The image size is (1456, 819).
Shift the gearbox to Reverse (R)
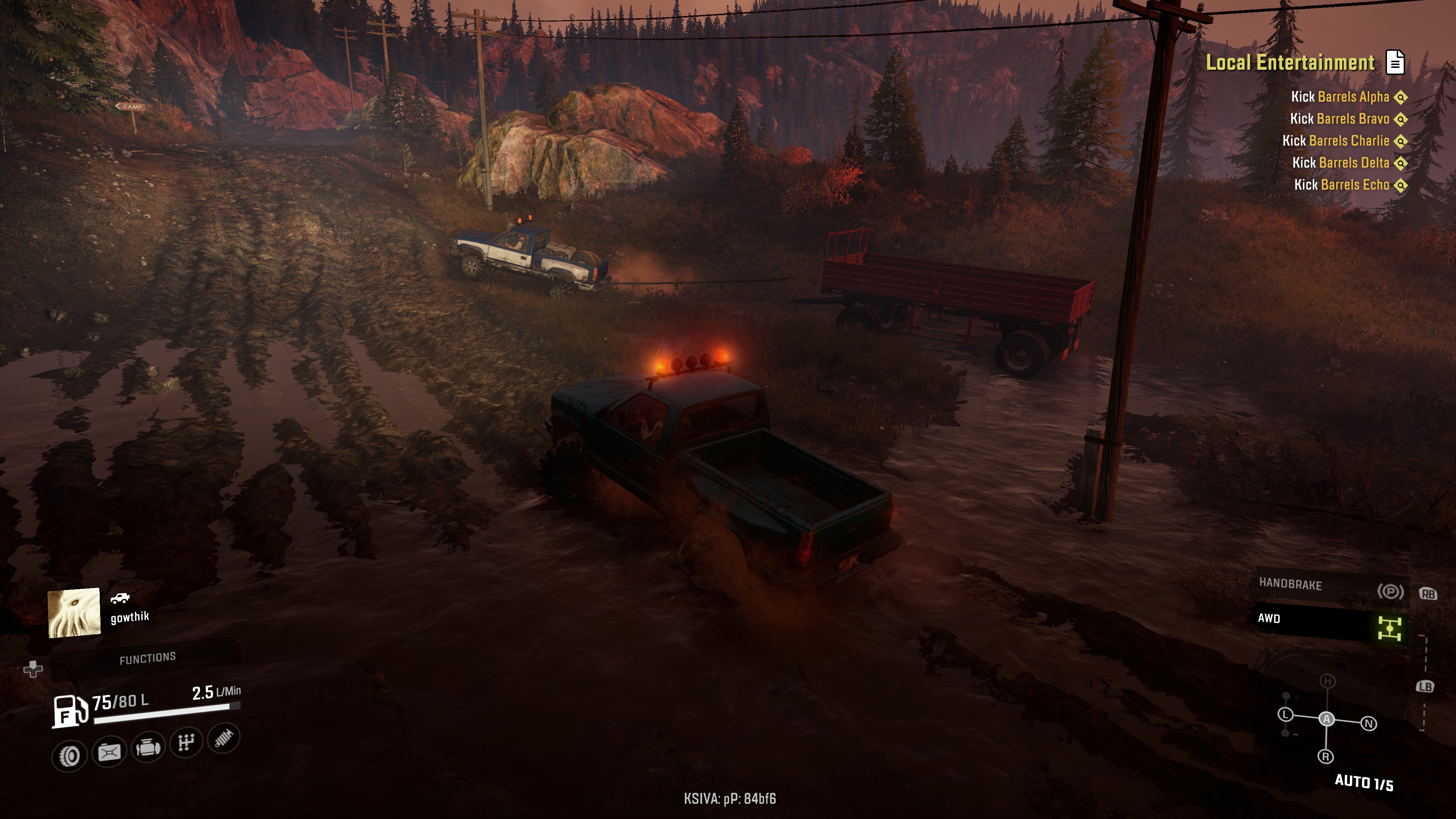[1326, 756]
